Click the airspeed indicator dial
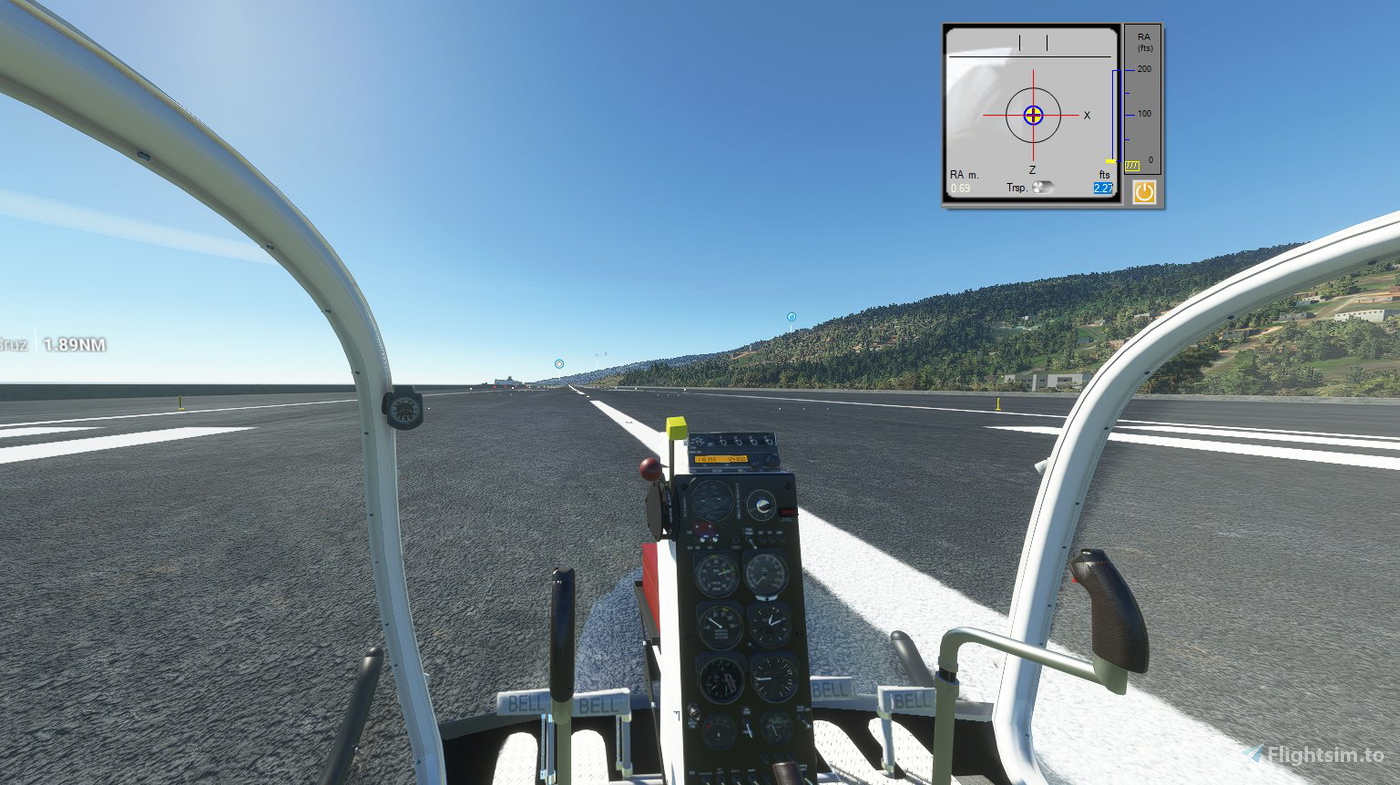This screenshot has width=1400, height=785. coord(766,574)
